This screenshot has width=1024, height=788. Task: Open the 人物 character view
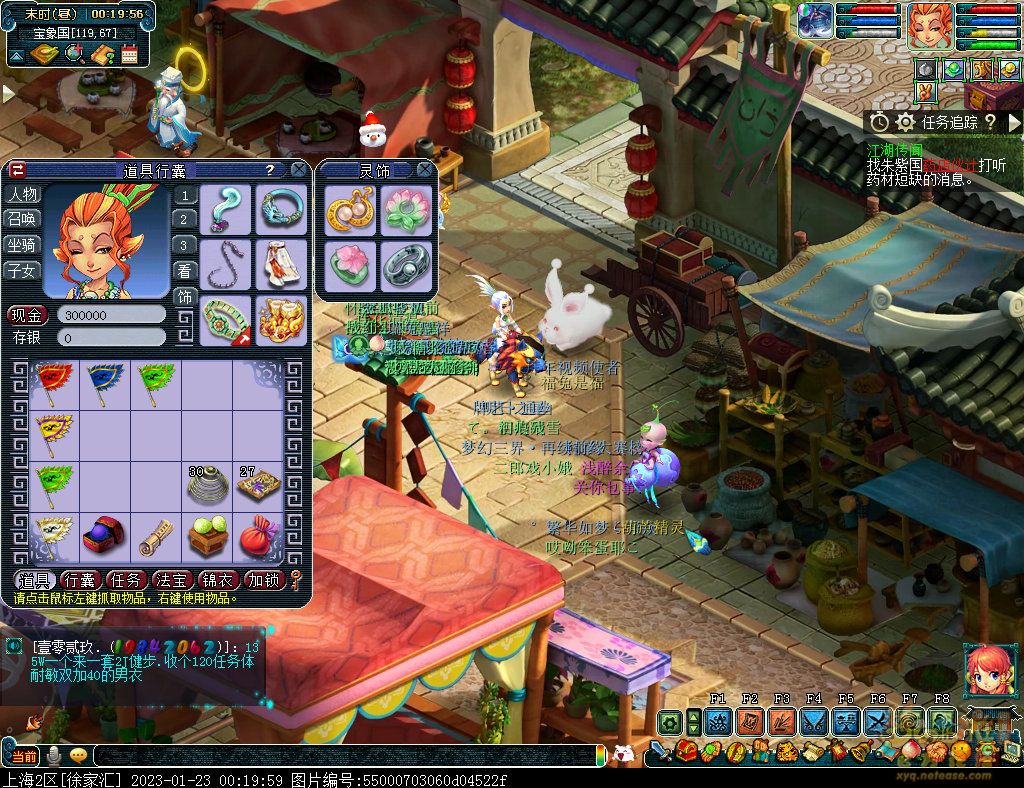click(22, 195)
